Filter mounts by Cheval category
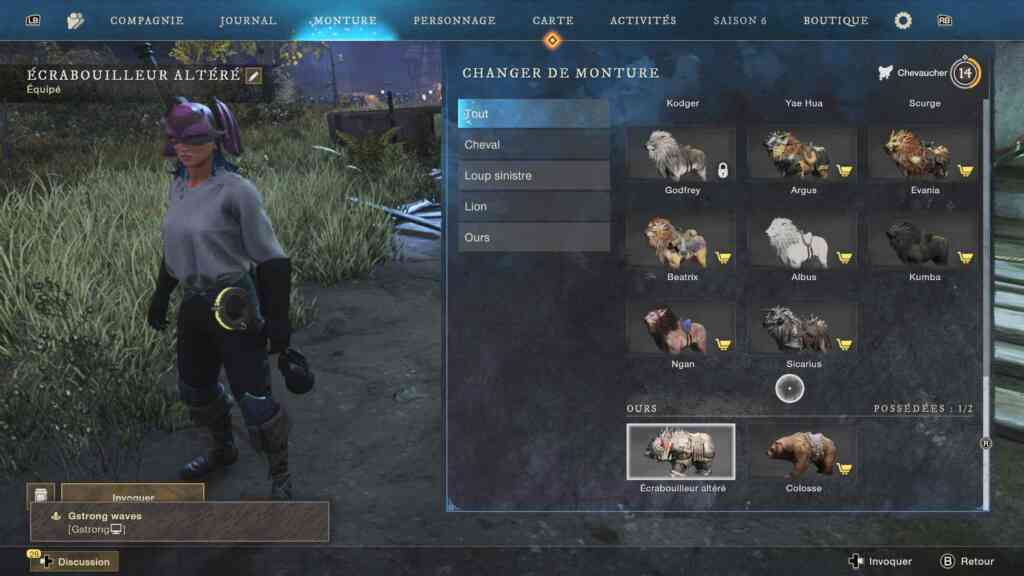Viewport: 1024px width, 576px height. 534,145
